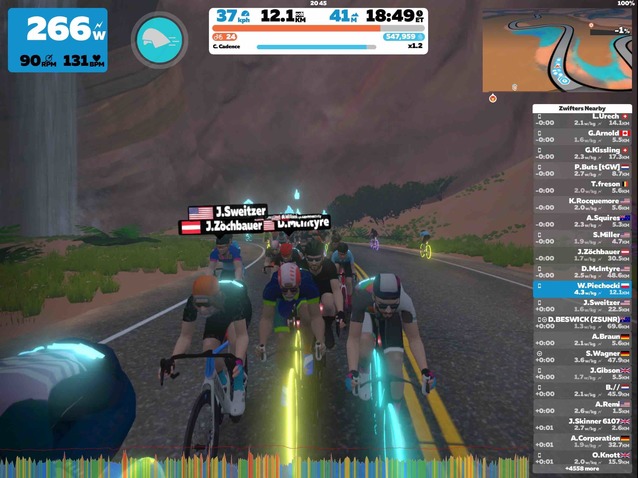Choose A.Braun from nearby riders
The image size is (638, 478).
tap(585, 339)
